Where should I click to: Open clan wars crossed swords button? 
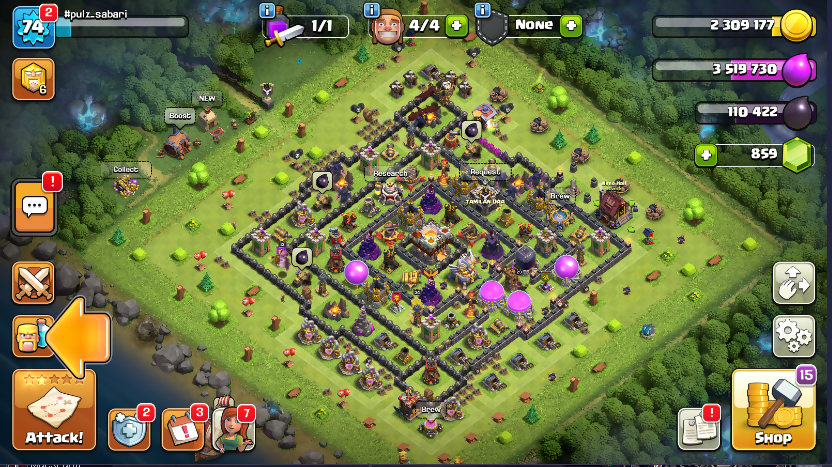point(33,283)
